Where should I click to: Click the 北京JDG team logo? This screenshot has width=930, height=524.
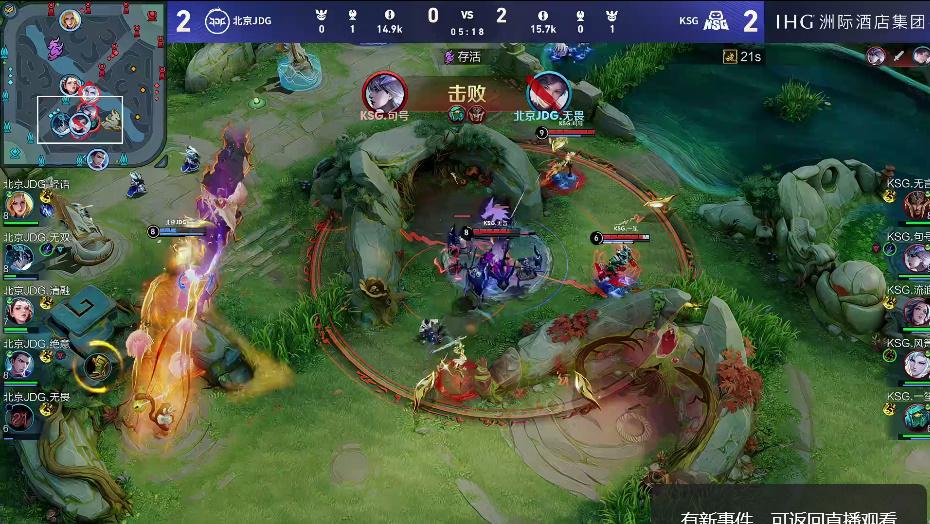(x=218, y=21)
